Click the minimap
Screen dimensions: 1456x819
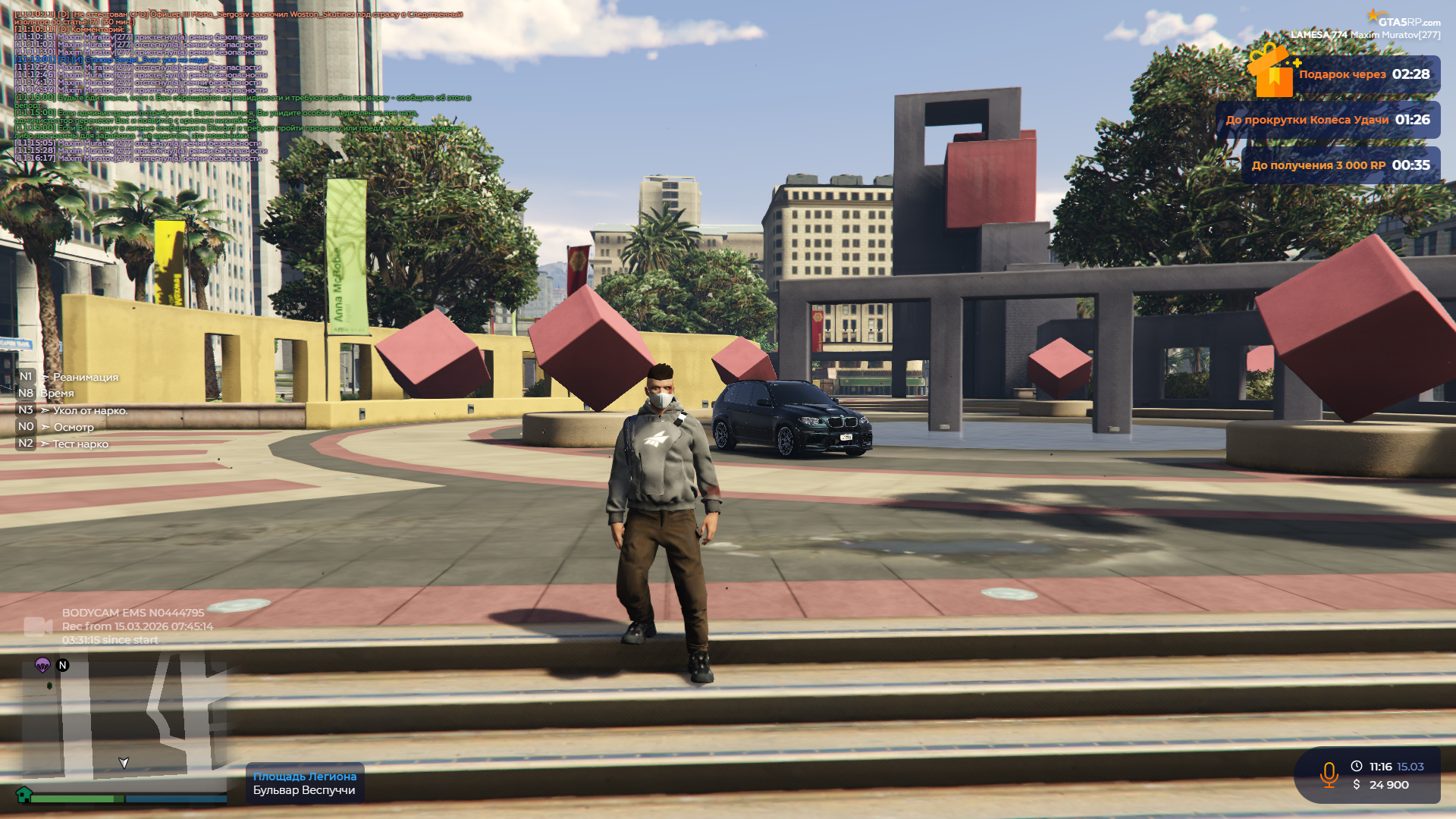[x=125, y=720]
